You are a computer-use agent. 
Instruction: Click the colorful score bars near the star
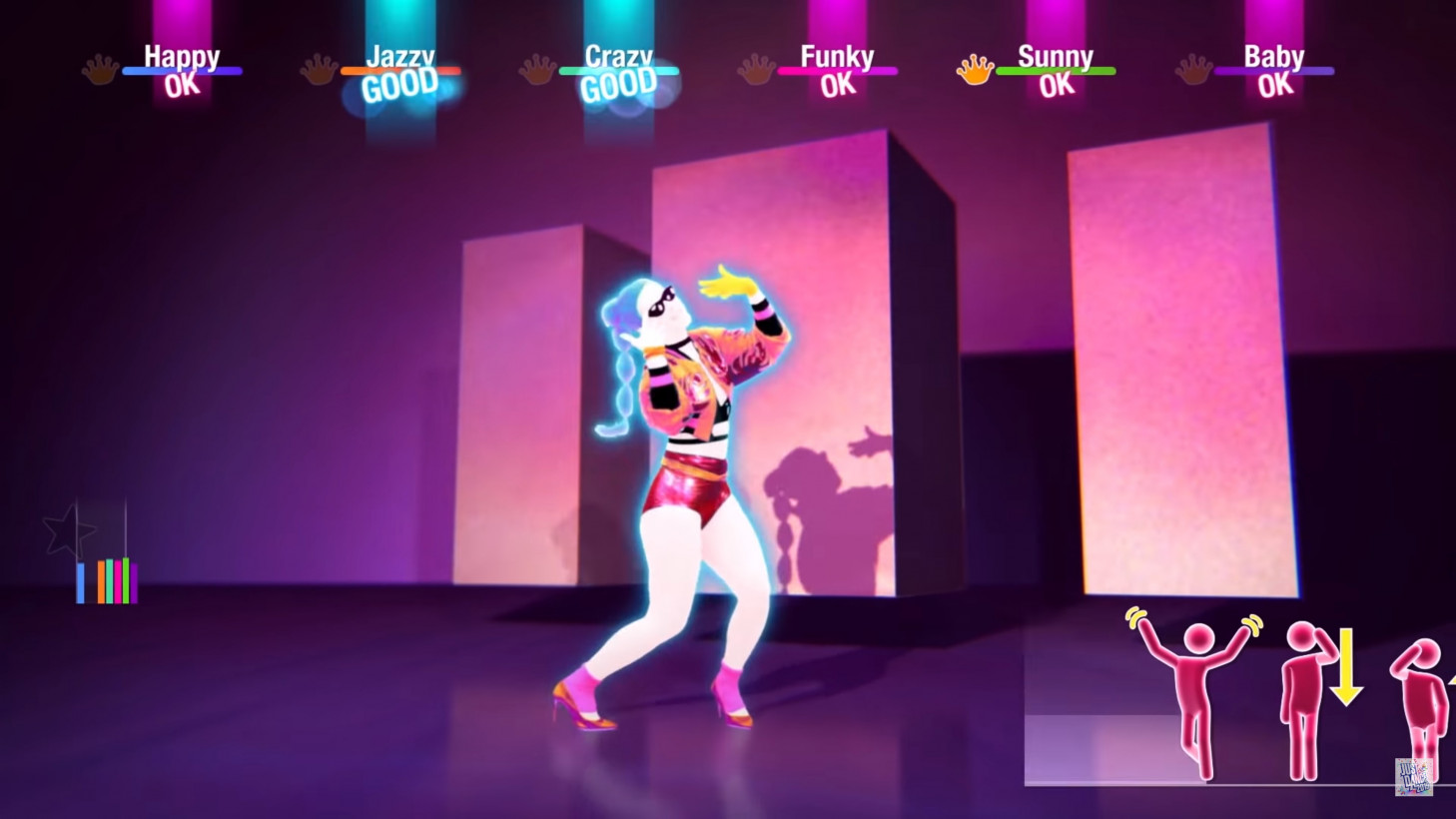coord(108,580)
